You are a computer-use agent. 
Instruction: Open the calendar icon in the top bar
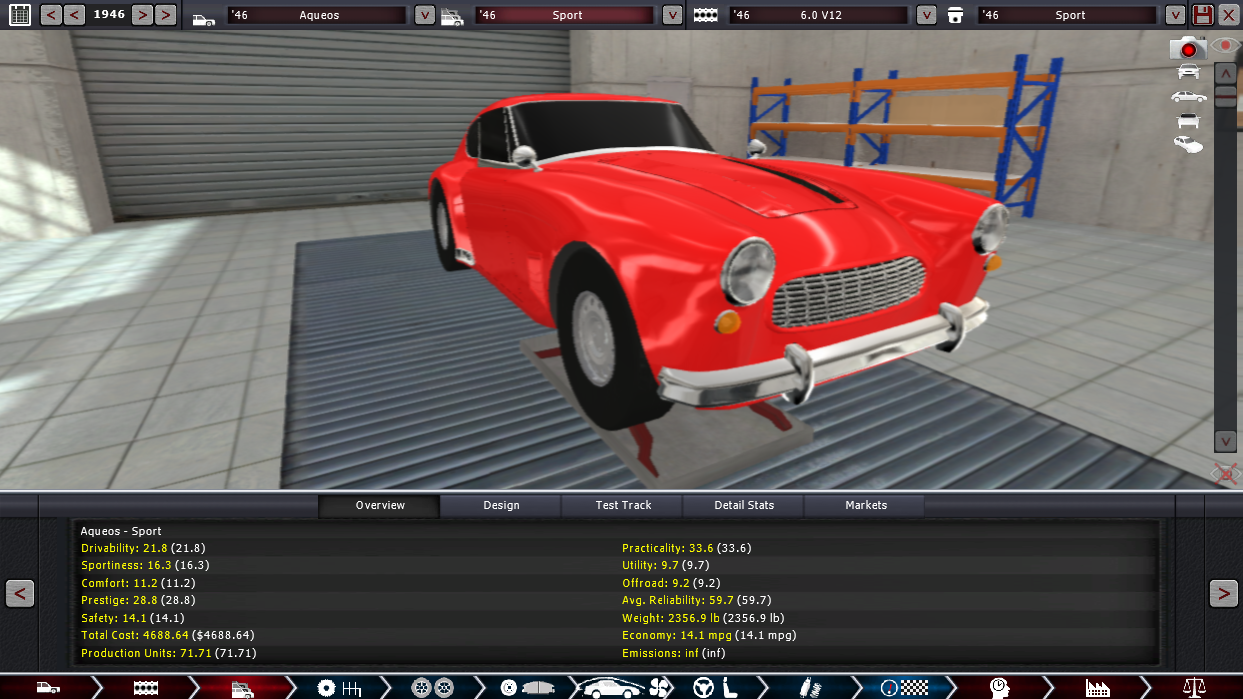pos(20,15)
